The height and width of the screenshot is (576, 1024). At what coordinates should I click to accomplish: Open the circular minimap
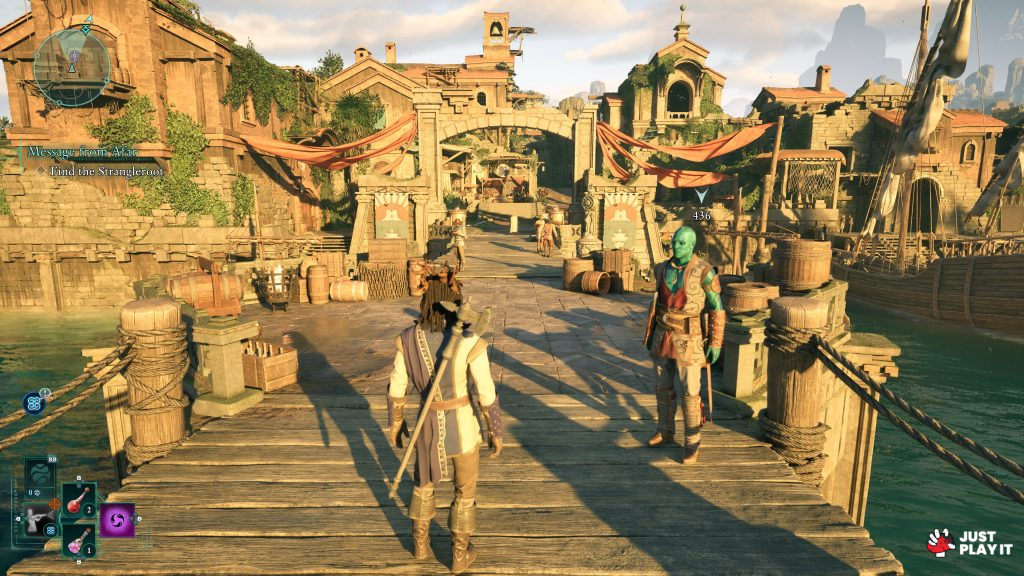coord(71,66)
